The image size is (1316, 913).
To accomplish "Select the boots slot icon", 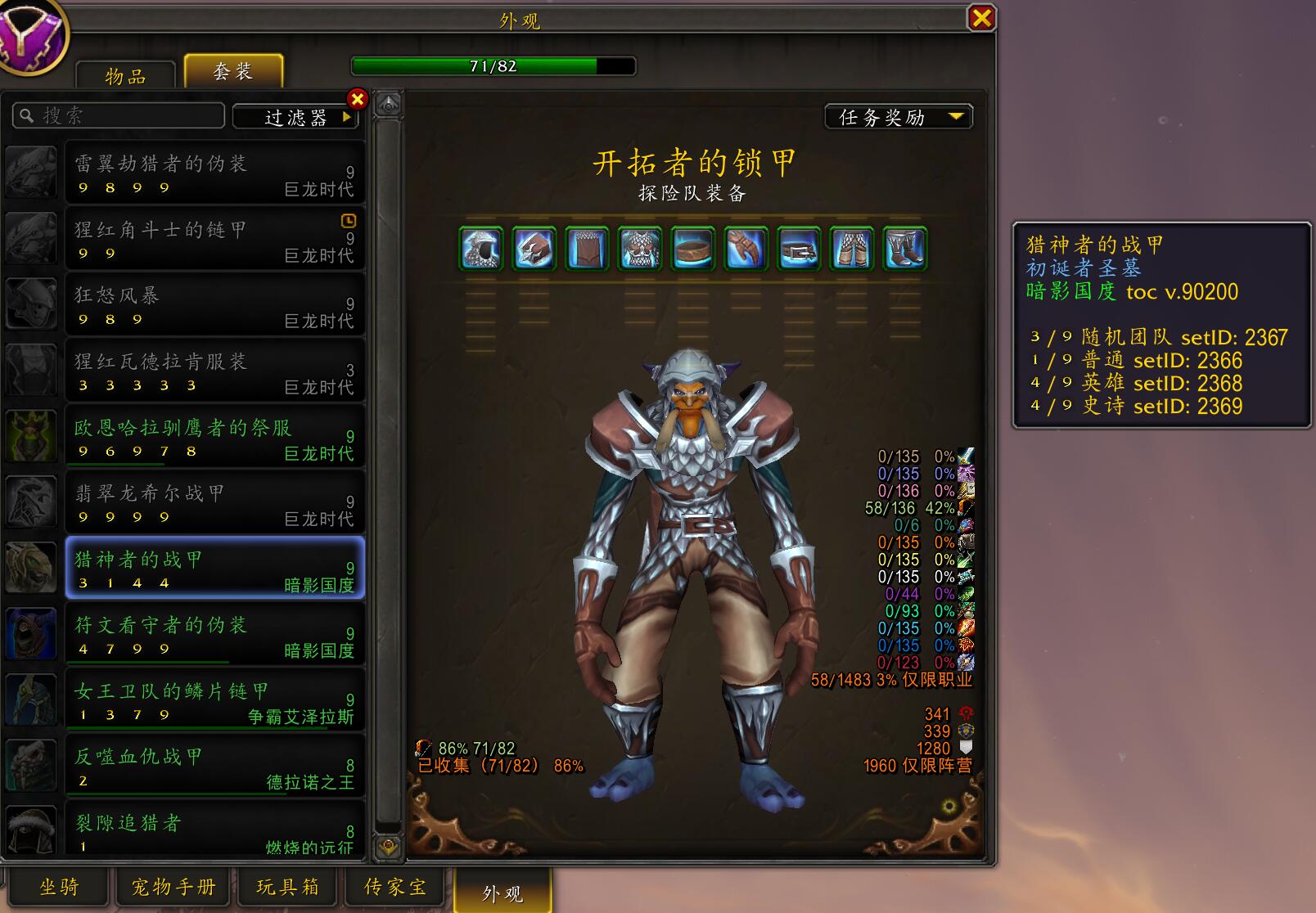I will (903, 250).
